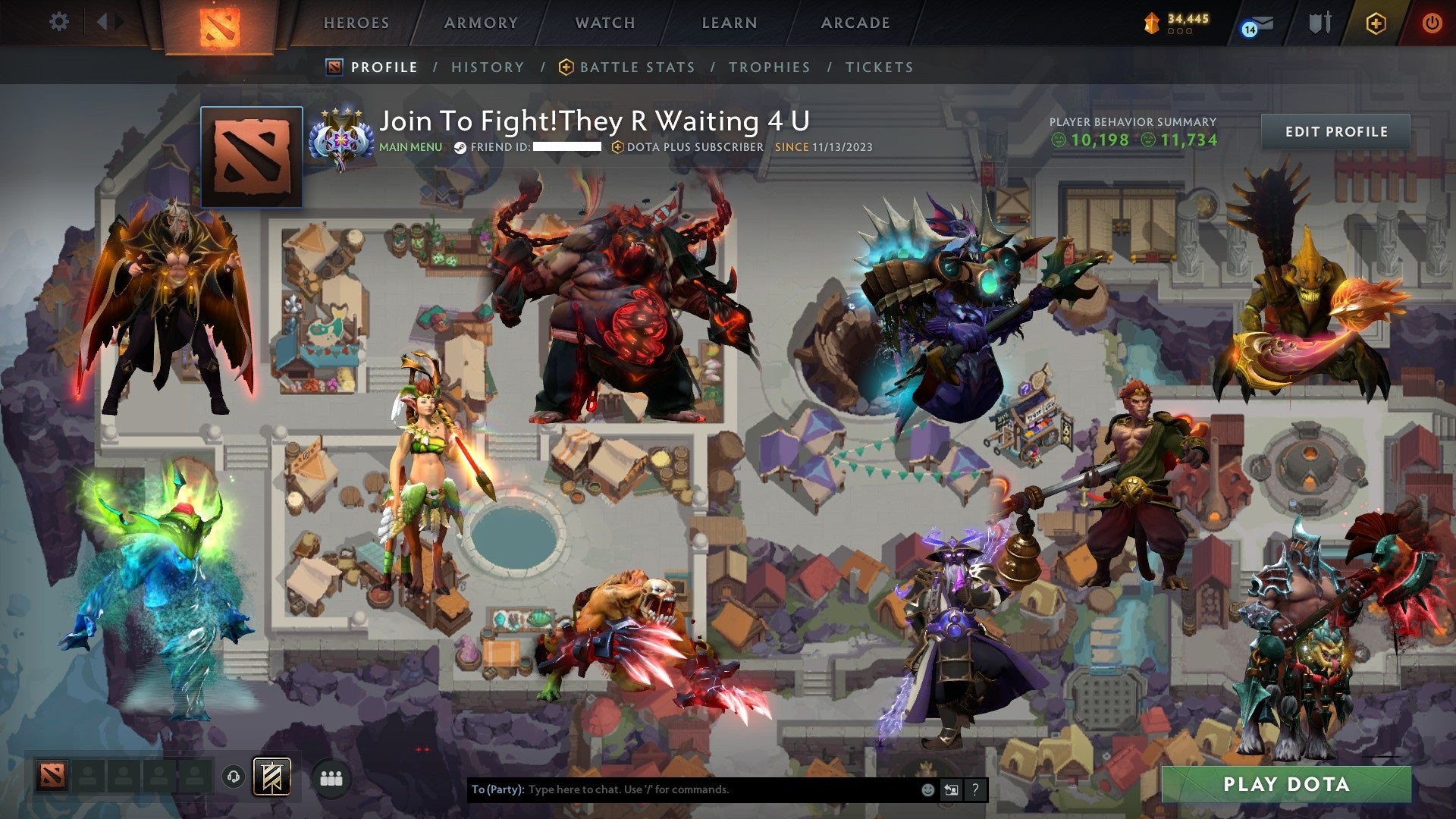Click the armory shield and sword icon
Image resolution: width=1456 pixels, height=819 pixels.
[x=1320, y=23]
